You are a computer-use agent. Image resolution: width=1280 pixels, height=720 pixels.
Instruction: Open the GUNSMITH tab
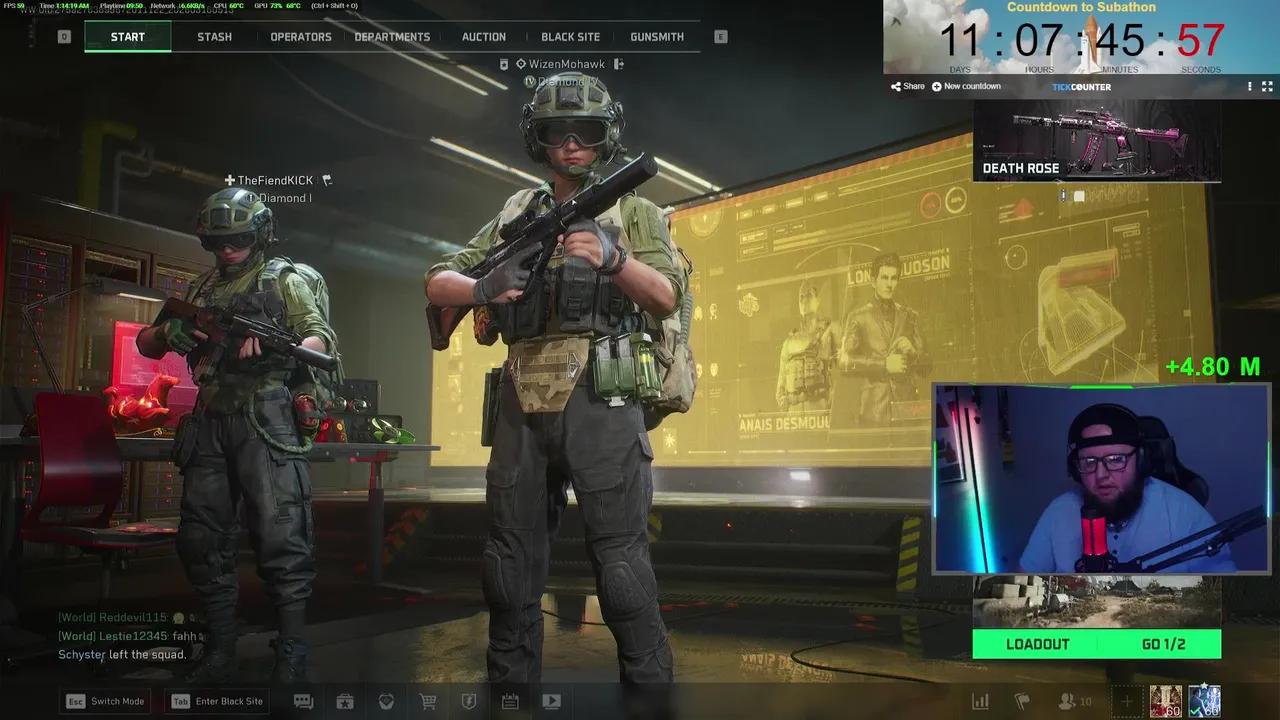click(656, 37)
